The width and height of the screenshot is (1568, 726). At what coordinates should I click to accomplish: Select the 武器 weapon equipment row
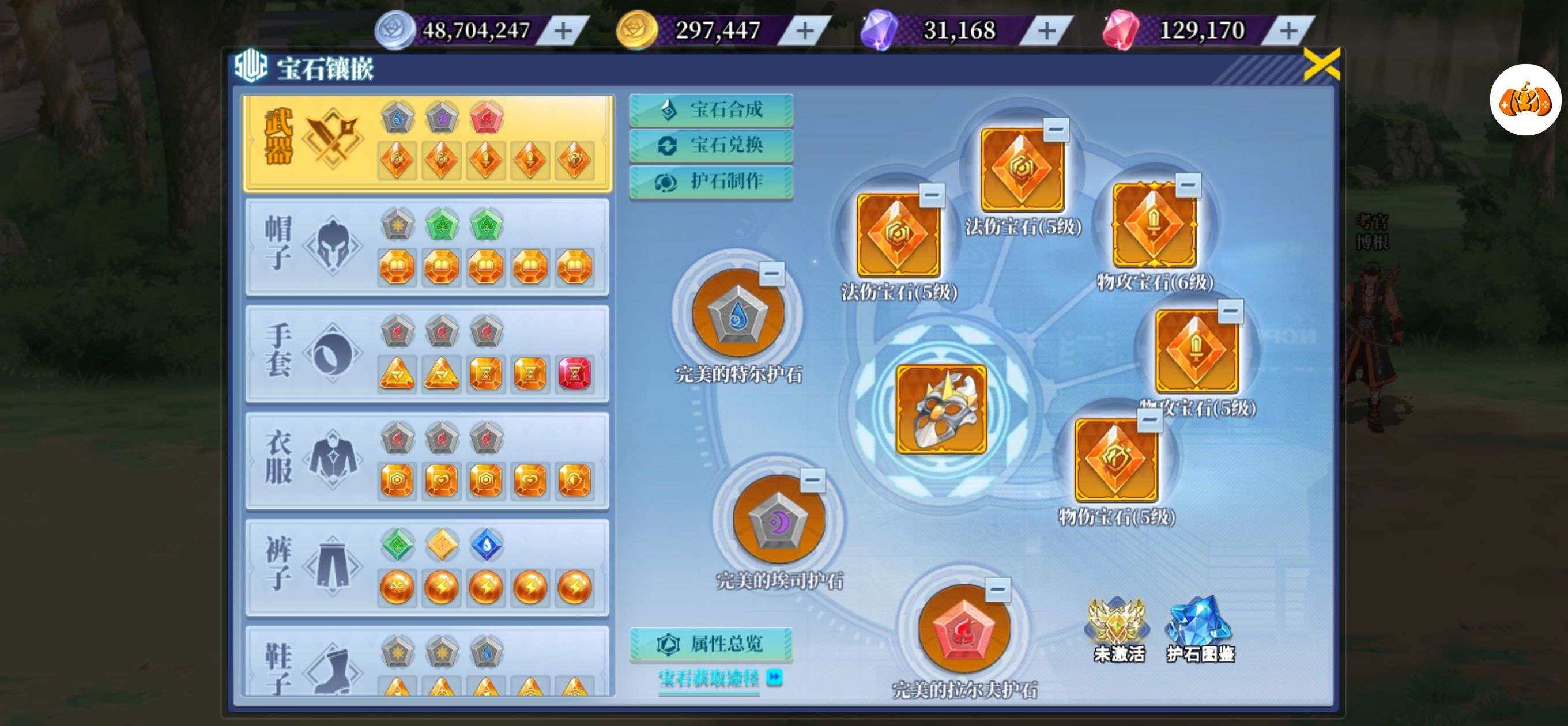tap(427, 143)
